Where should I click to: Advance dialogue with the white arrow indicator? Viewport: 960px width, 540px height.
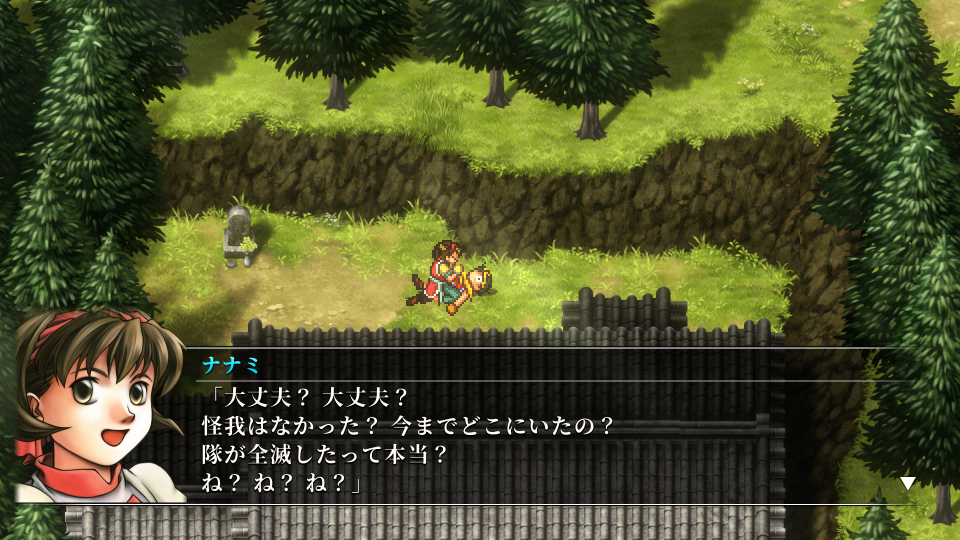tap(907, 483)
